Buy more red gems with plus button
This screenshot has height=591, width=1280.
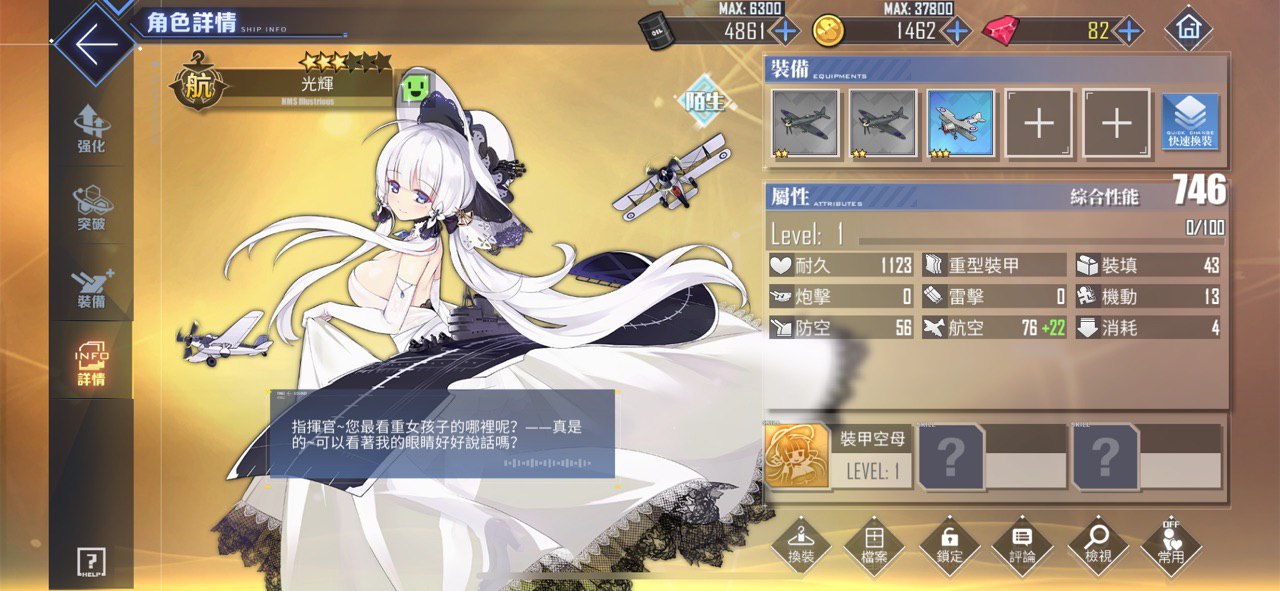[1128, 31]
